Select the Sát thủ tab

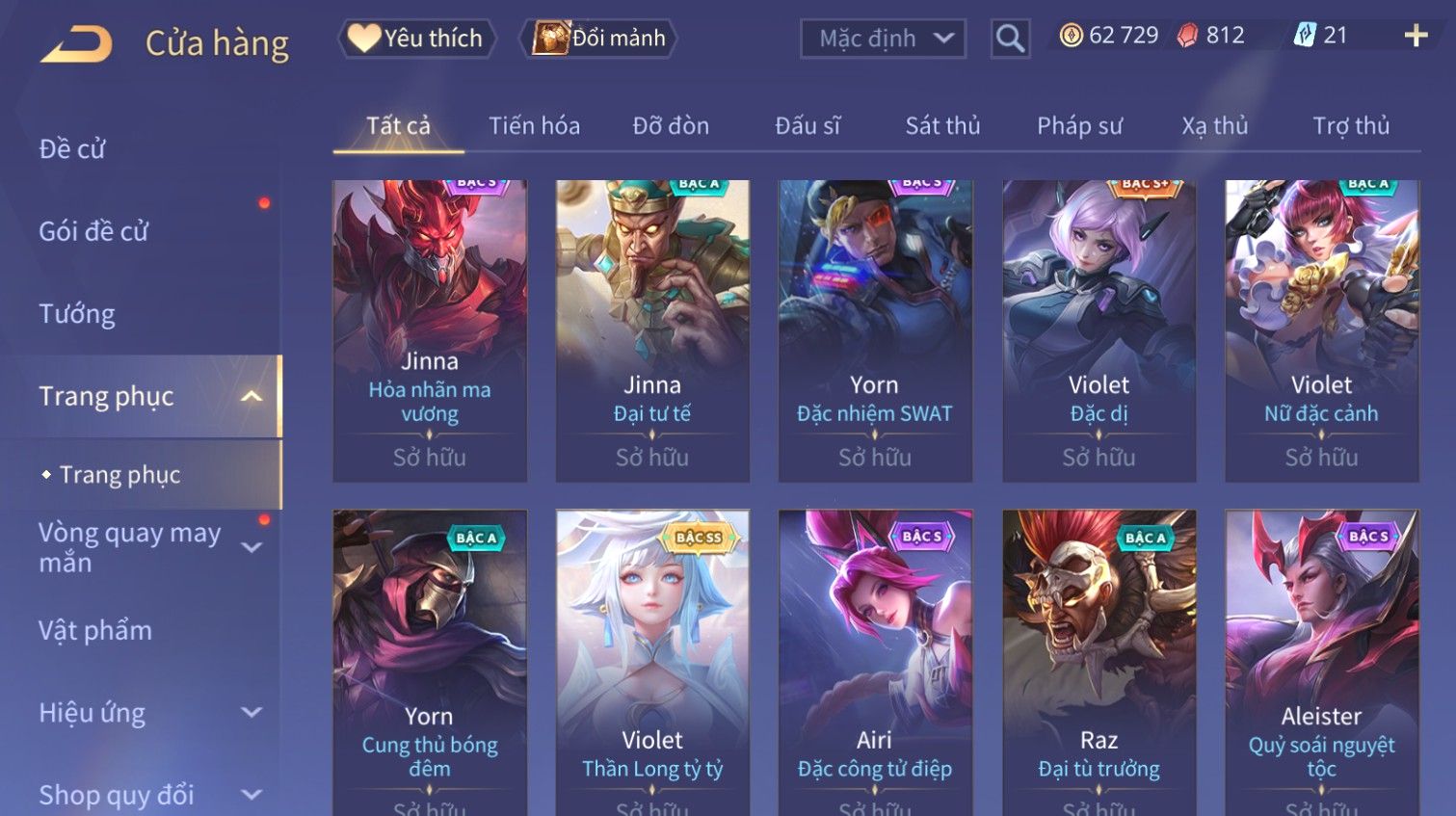click(x=942, y=126)
